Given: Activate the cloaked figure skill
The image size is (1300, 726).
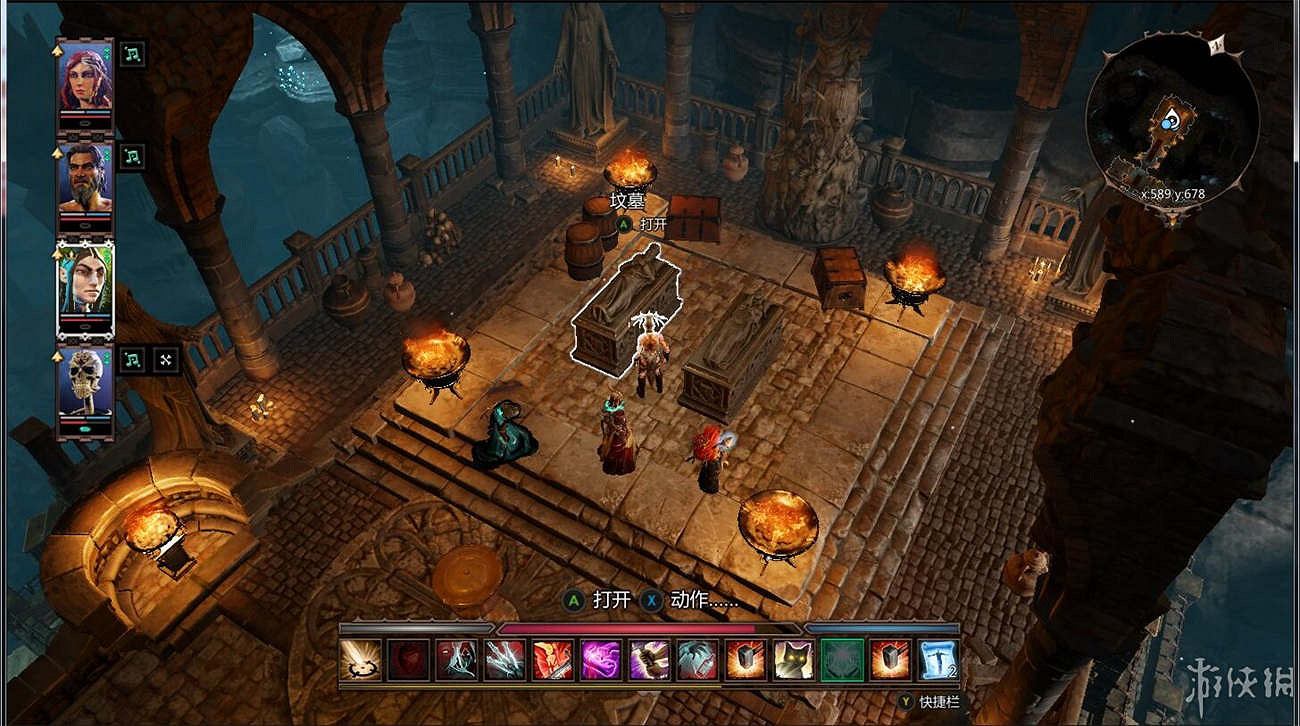Looking at the screenshot, I should (x=457, y=660).
